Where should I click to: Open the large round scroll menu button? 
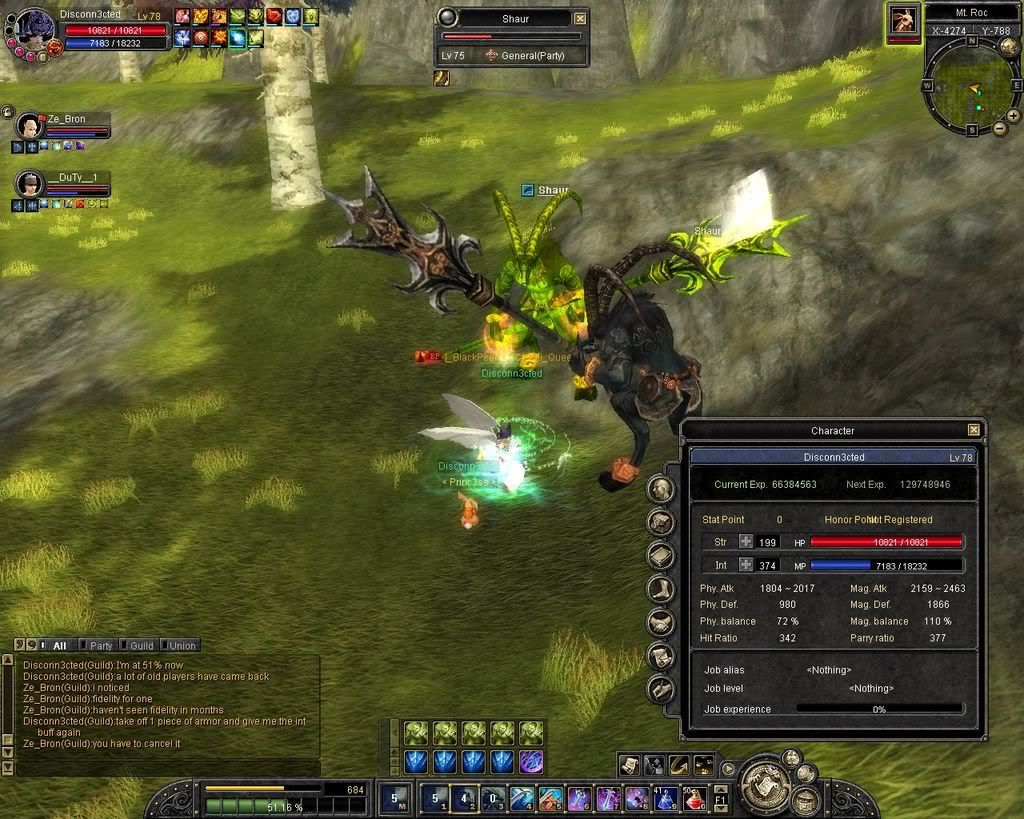tap(763, 784)
